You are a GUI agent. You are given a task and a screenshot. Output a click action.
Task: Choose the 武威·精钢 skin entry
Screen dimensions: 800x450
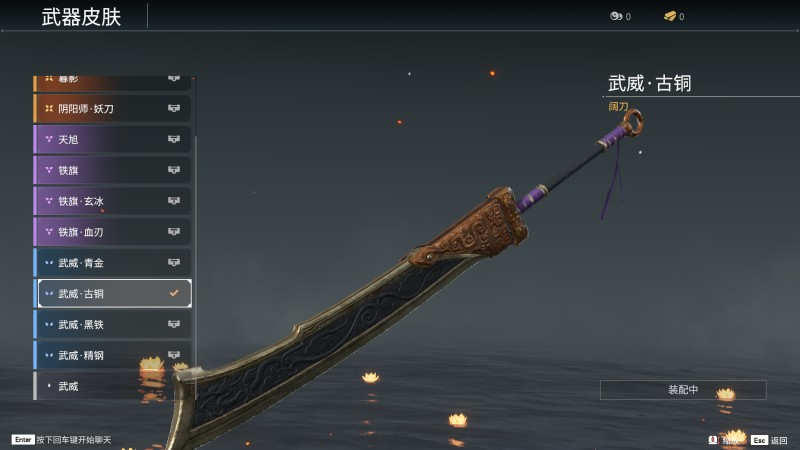click(112, 355)
